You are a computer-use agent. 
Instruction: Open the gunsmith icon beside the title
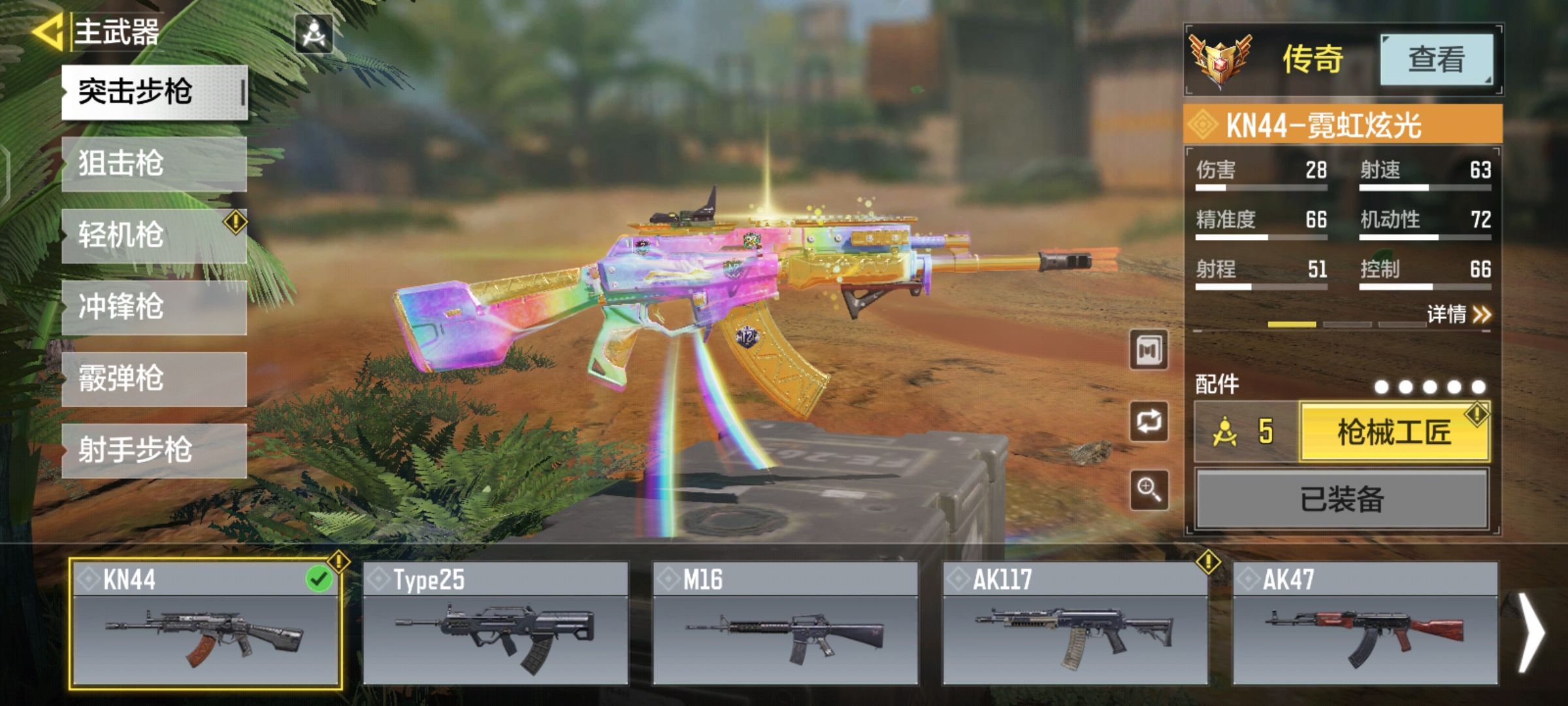tap(314, 34)
